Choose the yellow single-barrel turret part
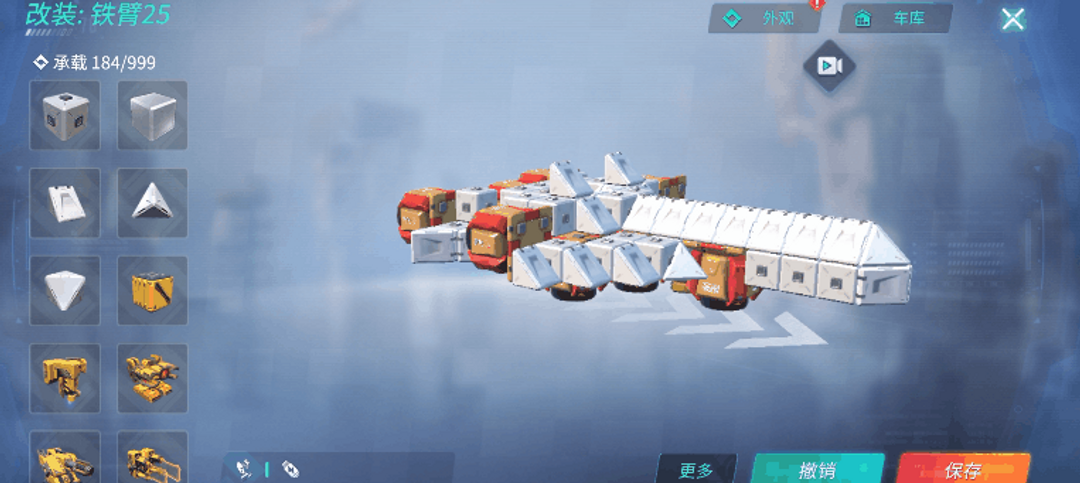Screen dimensions: 1080x483 click(65, 377)
